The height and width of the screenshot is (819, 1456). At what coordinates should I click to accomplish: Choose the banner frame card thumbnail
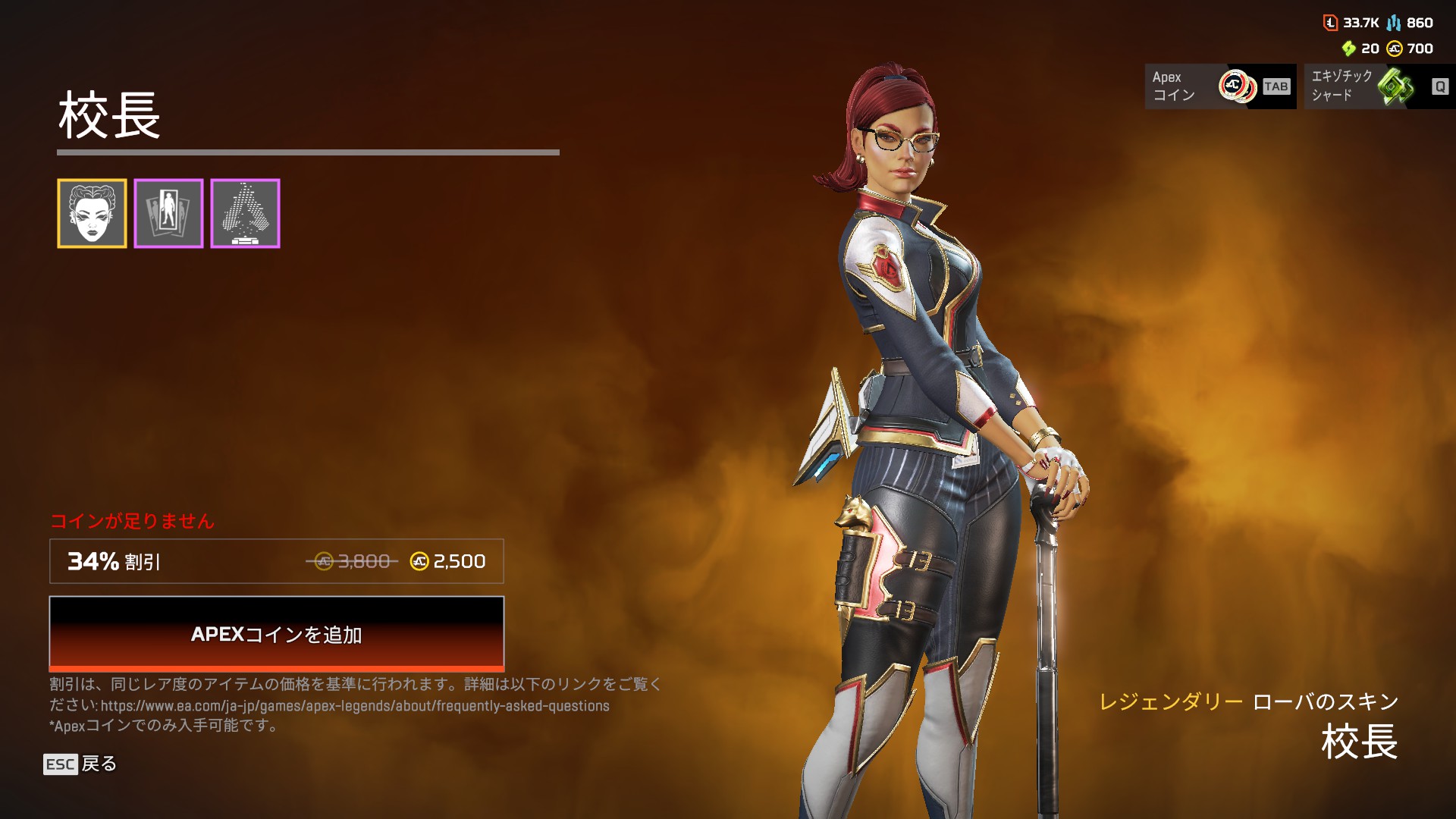coord(168,213)
